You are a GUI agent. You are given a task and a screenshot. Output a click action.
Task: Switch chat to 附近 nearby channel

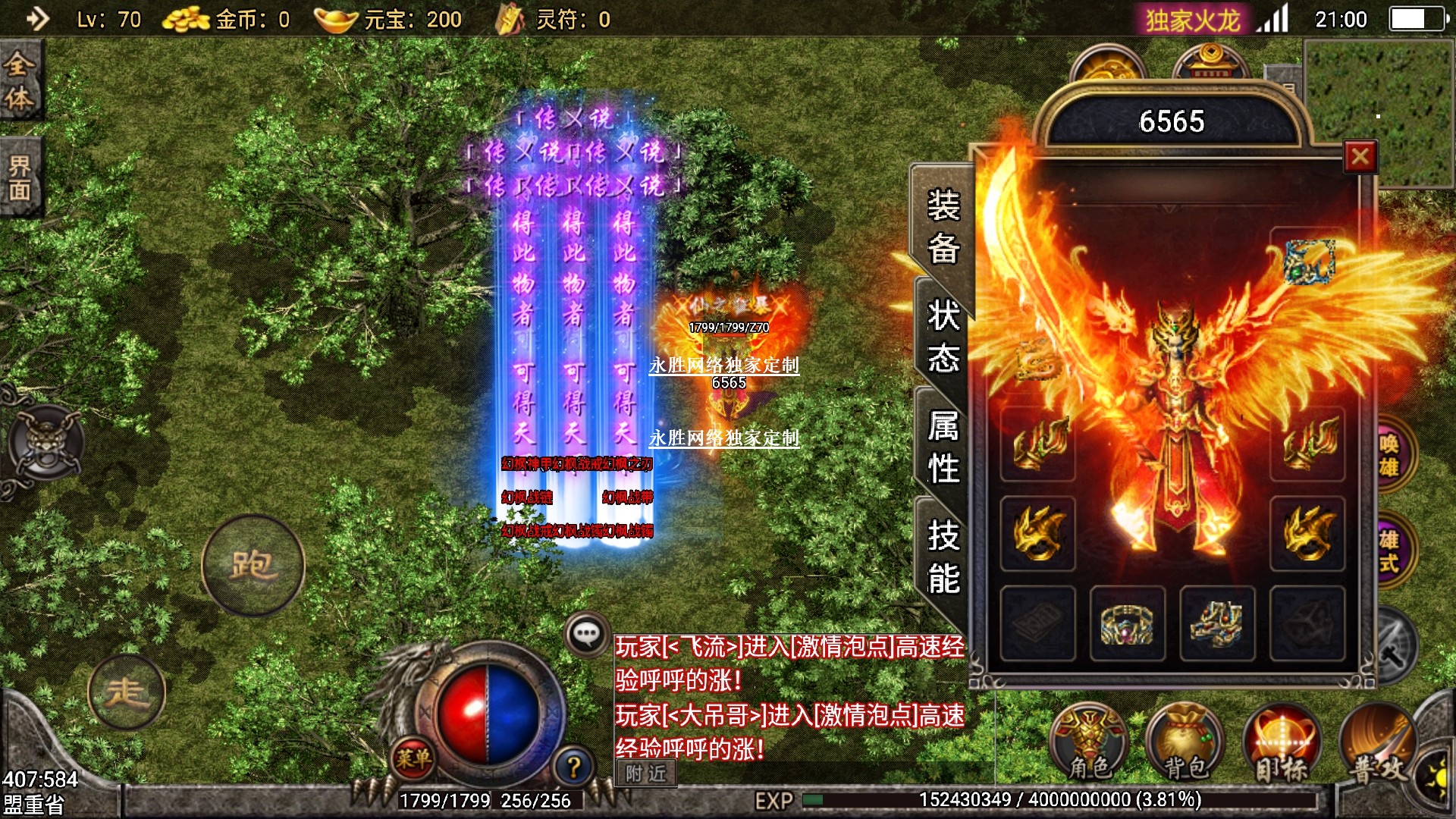click(645, 773)
